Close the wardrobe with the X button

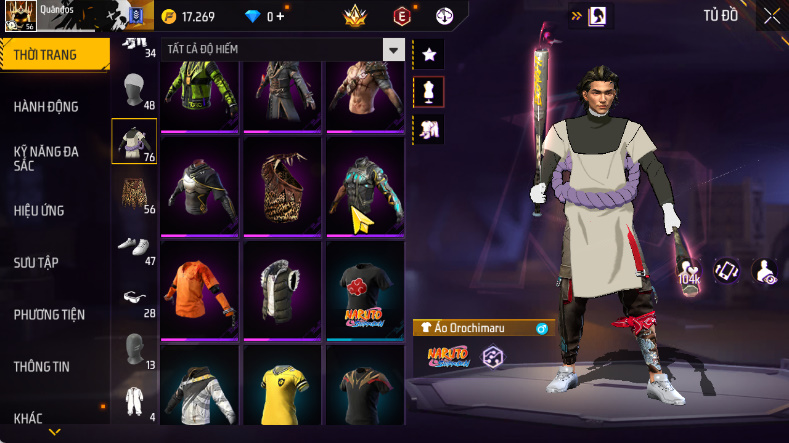771,16
